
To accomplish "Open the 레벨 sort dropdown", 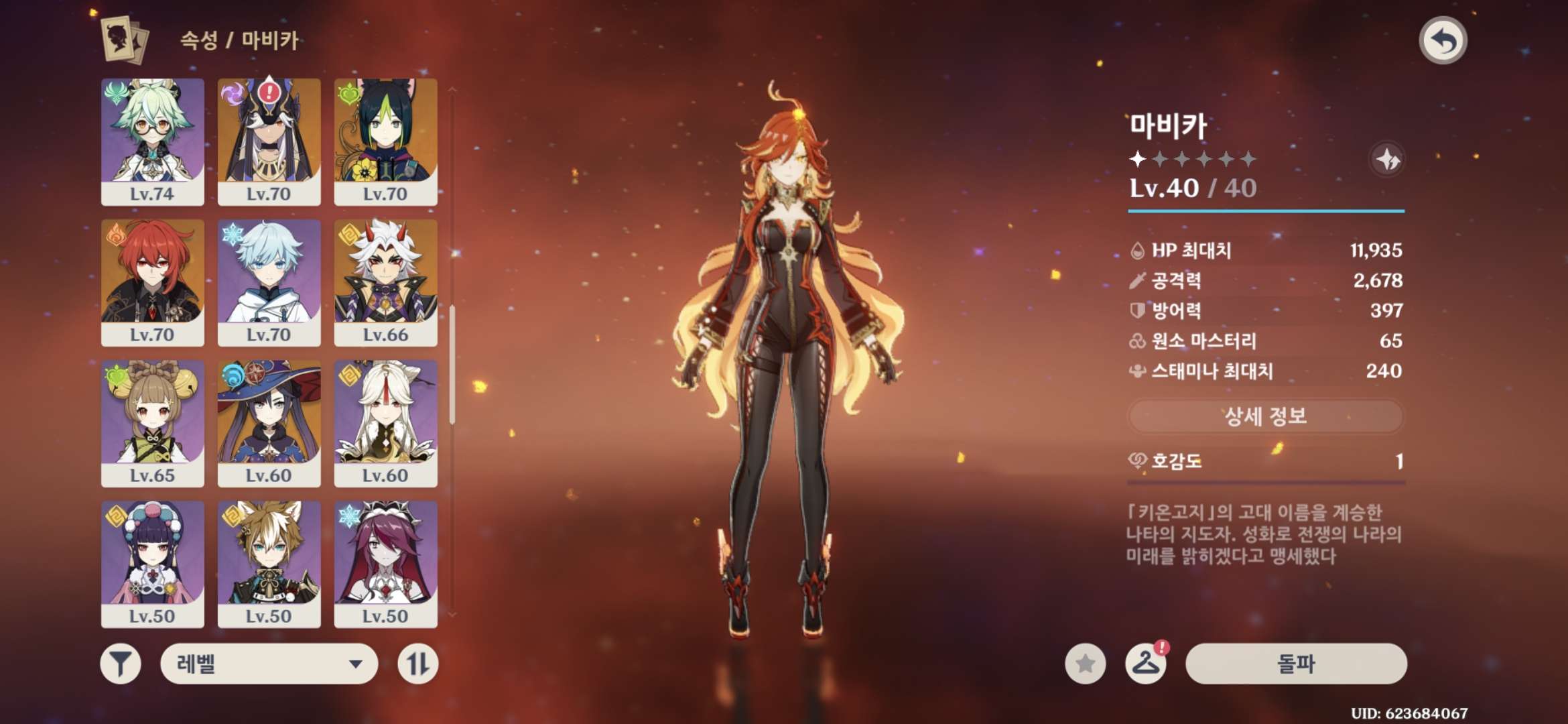I will pyautogui.click(x=269, y=664).
